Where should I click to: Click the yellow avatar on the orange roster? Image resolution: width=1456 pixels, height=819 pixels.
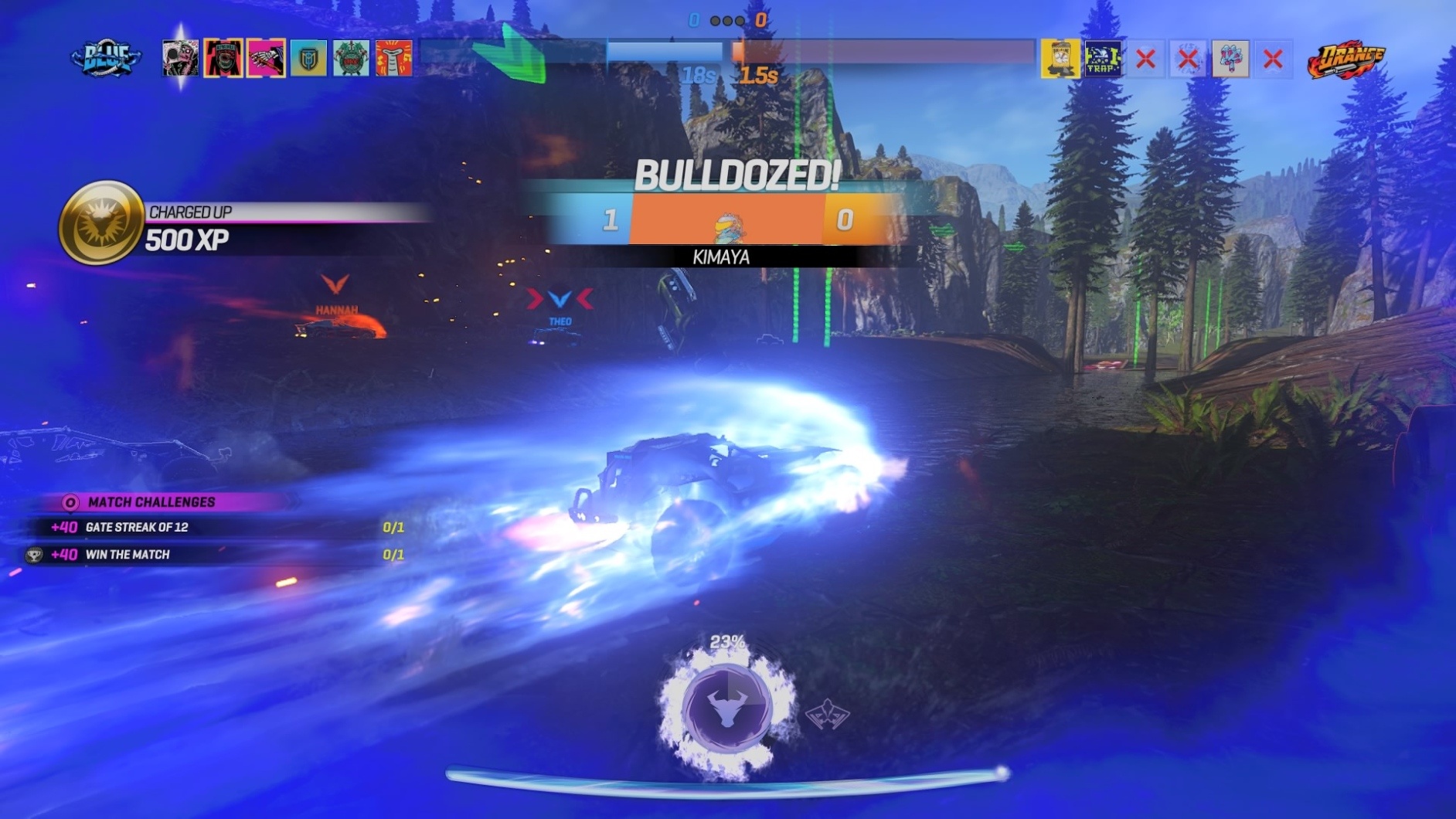pyautogui.click(x=1060, y=57)
